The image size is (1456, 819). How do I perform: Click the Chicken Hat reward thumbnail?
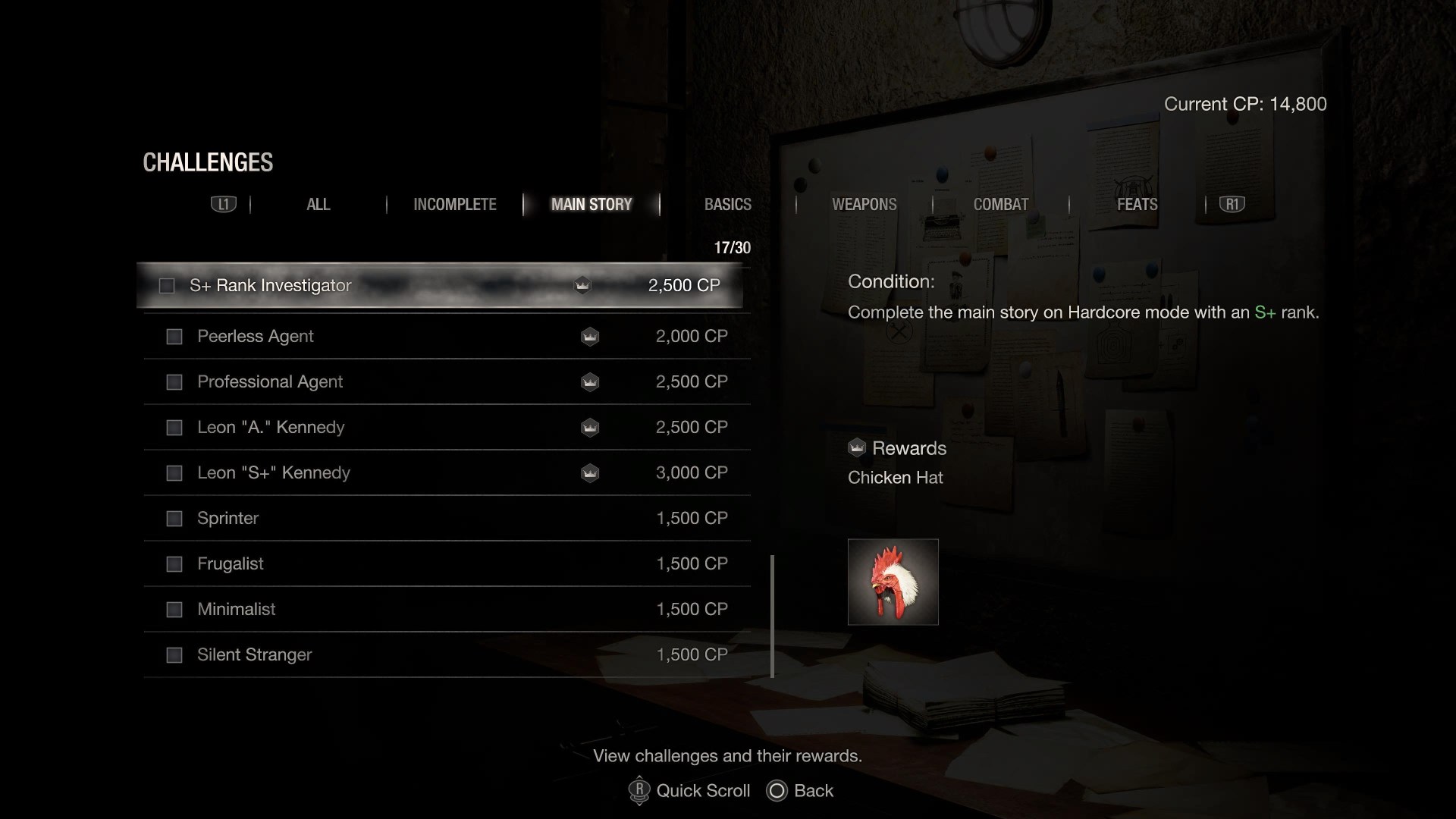point(893,582)
